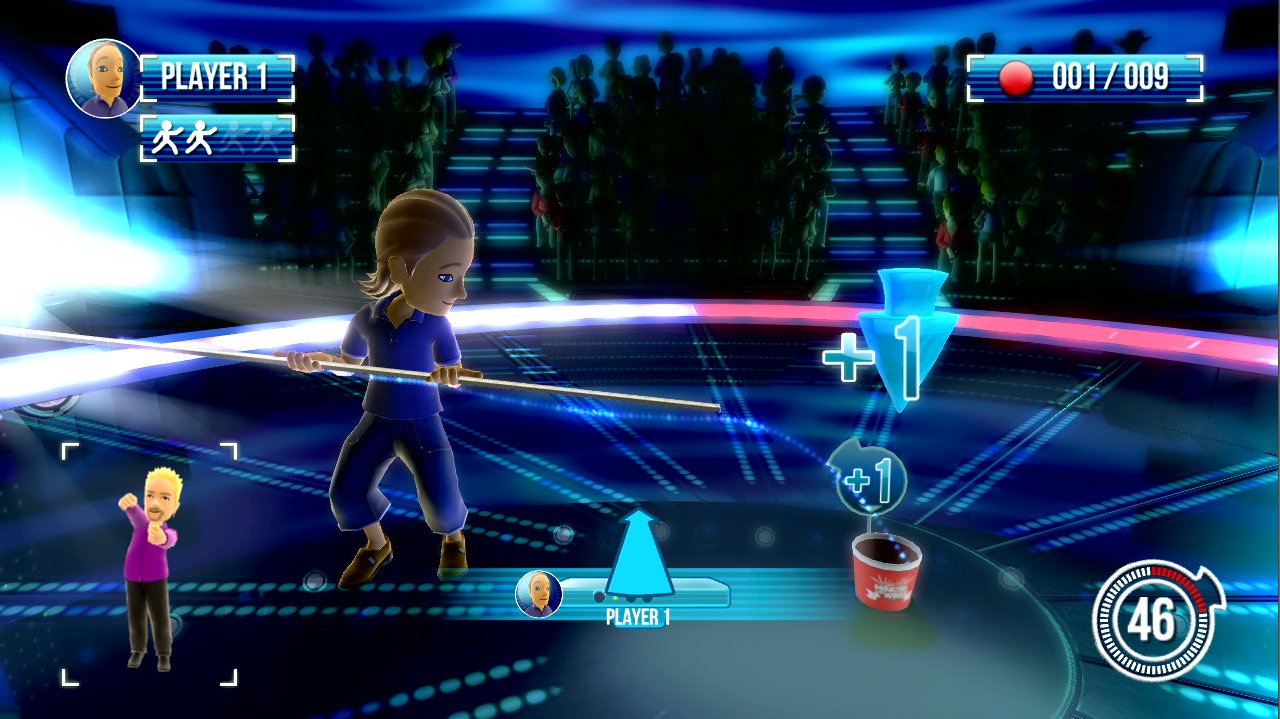
Task: Open the player camera preview frame
Action: click(x=150, y=565)
